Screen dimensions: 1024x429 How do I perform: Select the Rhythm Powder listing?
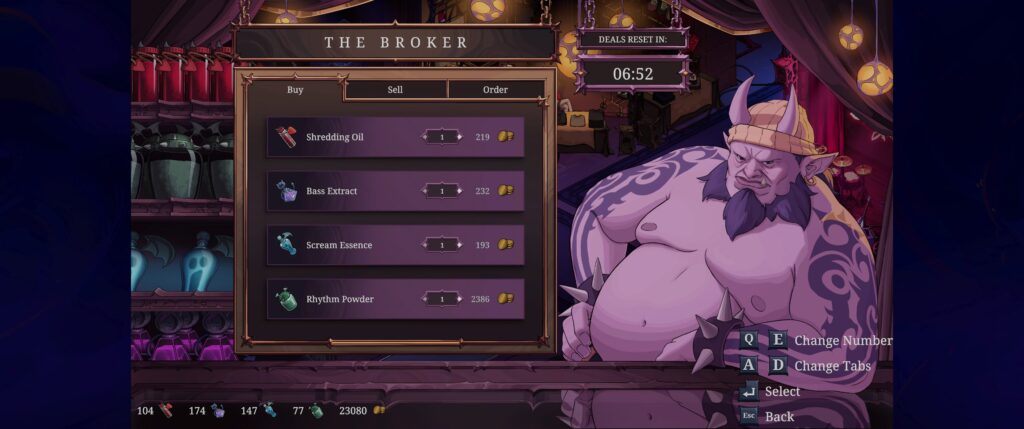pos(339,299)
